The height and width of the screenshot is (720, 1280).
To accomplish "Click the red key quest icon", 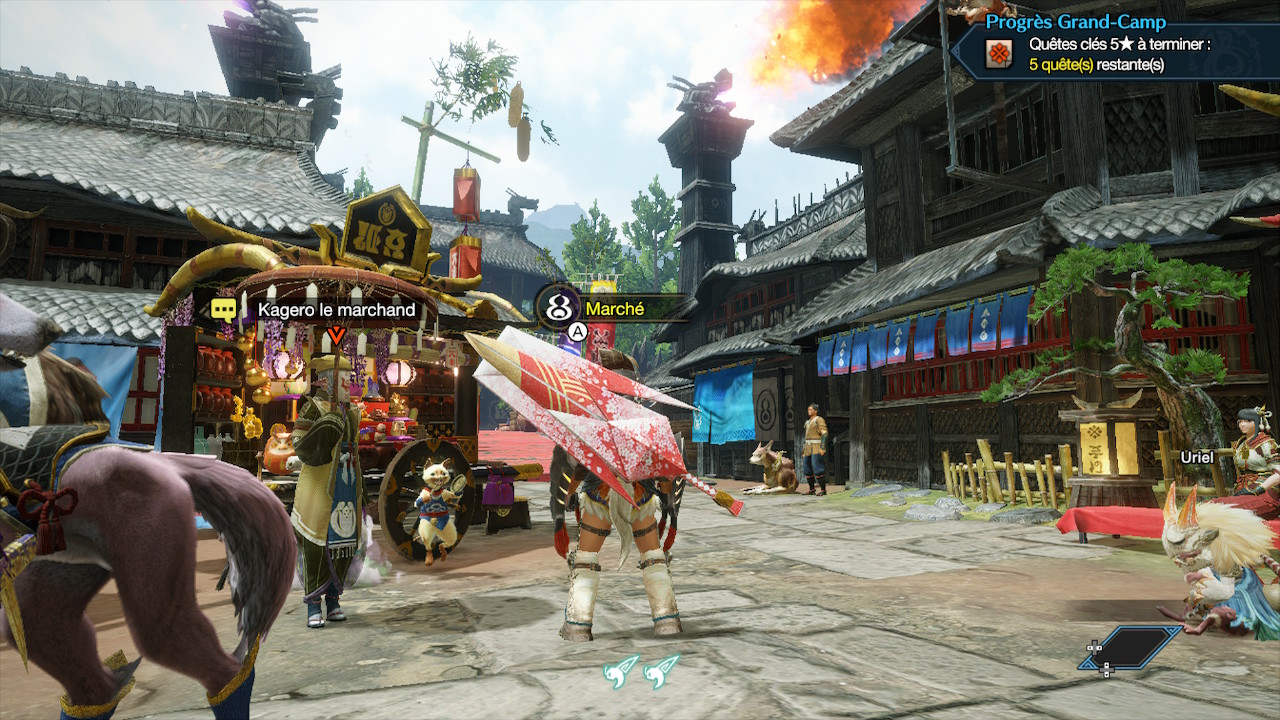I will (x=998, y=54).
